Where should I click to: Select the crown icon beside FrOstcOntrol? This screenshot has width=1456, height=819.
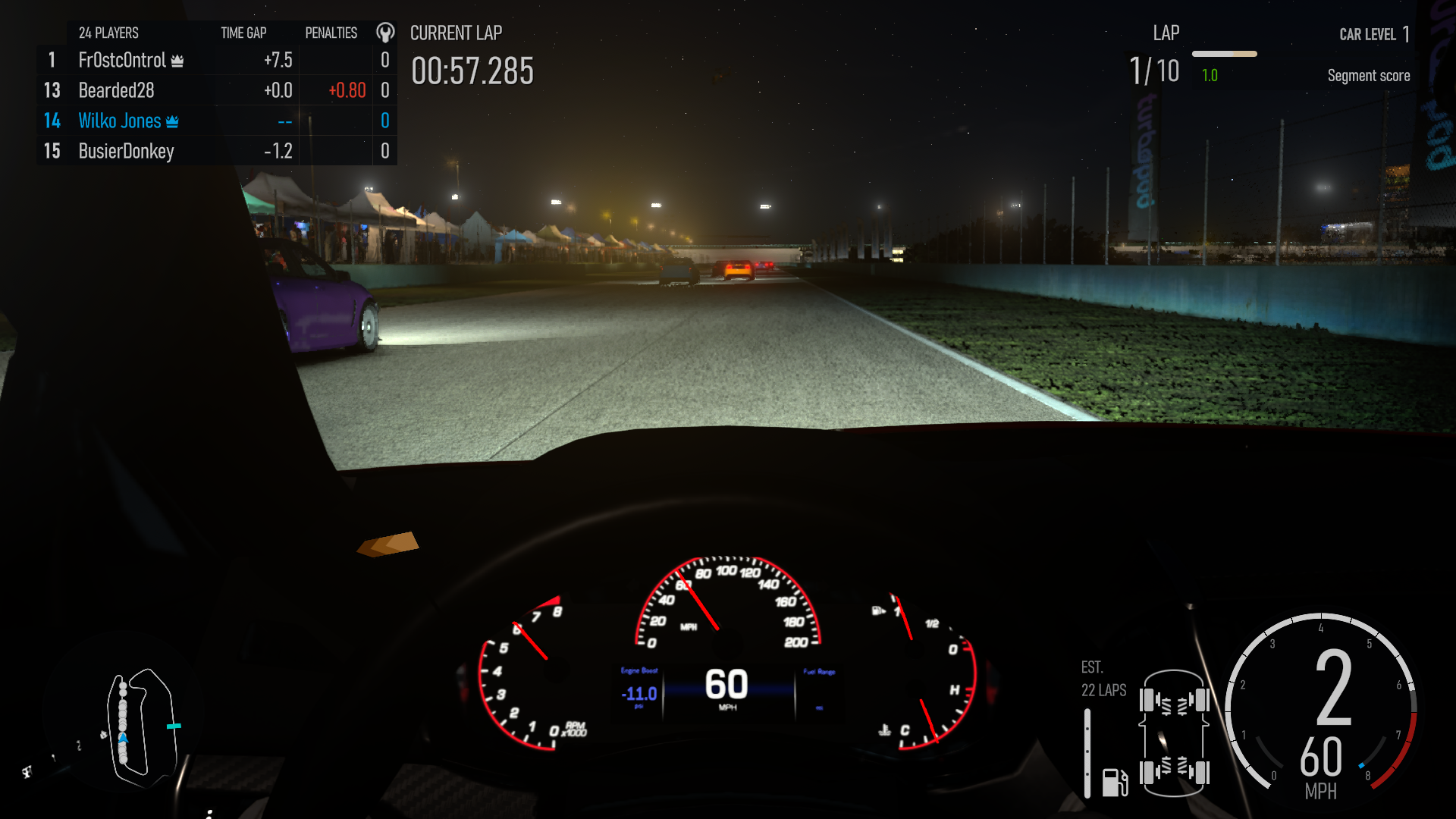pyautogui.click(x=177, y=60)
